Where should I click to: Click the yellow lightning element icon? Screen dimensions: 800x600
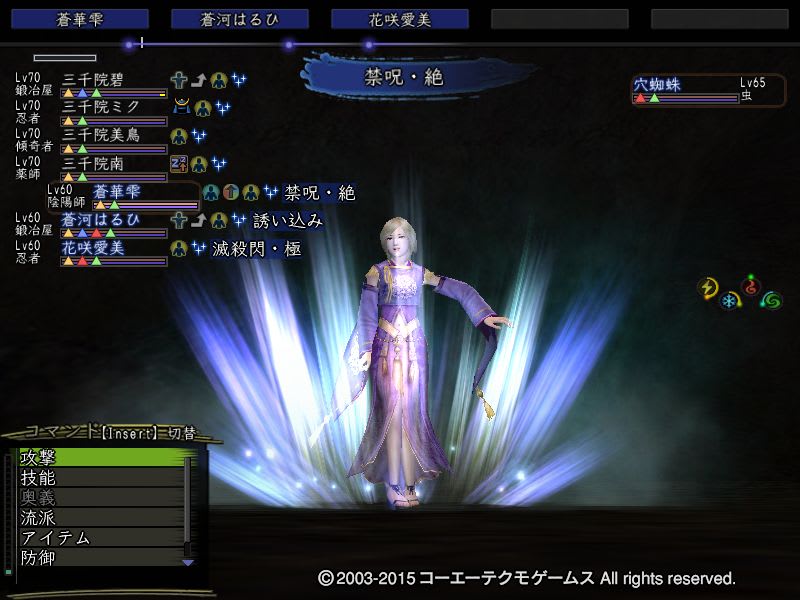pyautogui.click(x=709, y=289)
